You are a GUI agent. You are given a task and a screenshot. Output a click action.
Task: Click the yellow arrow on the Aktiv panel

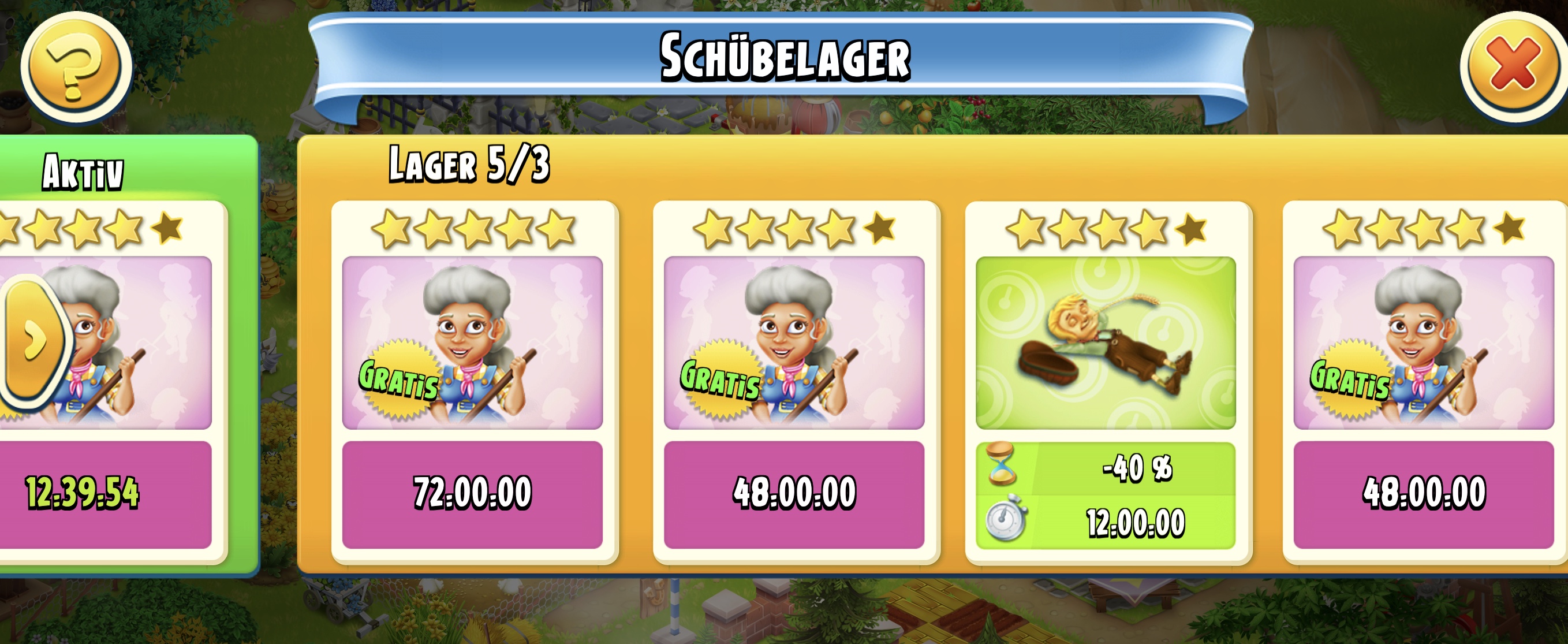(34, 340)
